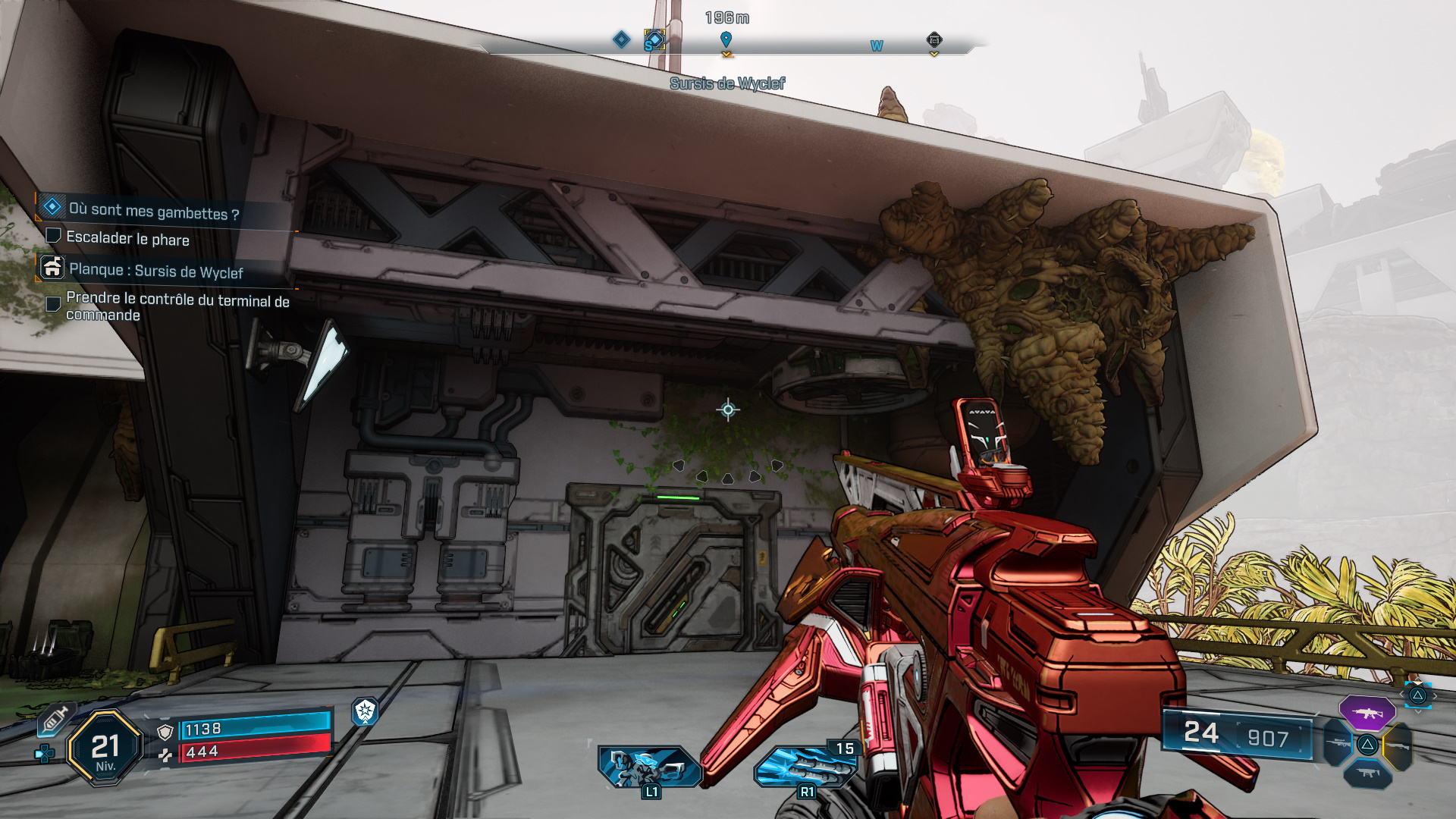
Task: Click the 196m waypoint pin above the compass
Action: pyautogui.click(x=728, y=37)
